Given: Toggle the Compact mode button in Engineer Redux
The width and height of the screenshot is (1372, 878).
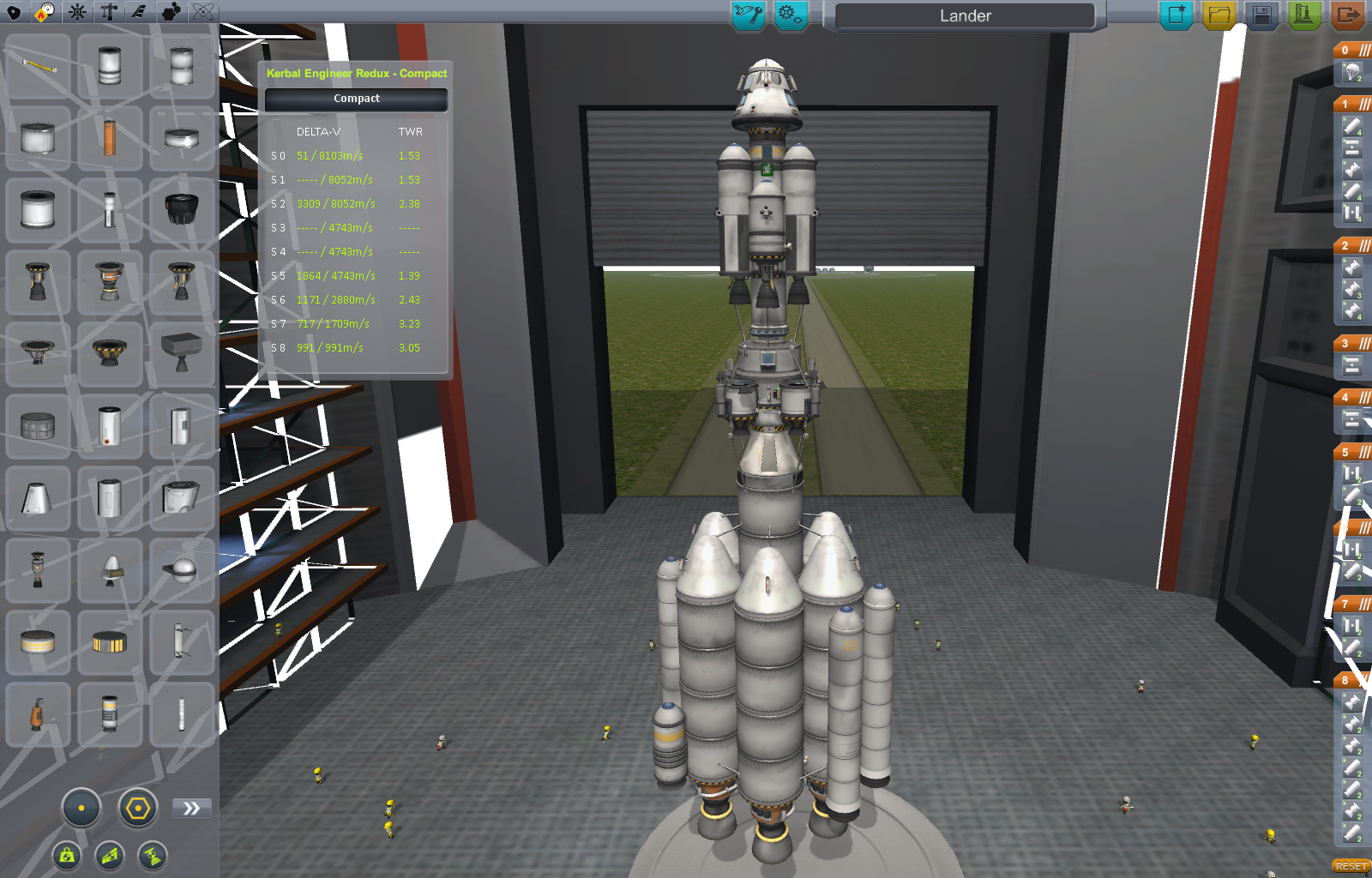Looking at the screenshot, I should [x=357, y=99].
